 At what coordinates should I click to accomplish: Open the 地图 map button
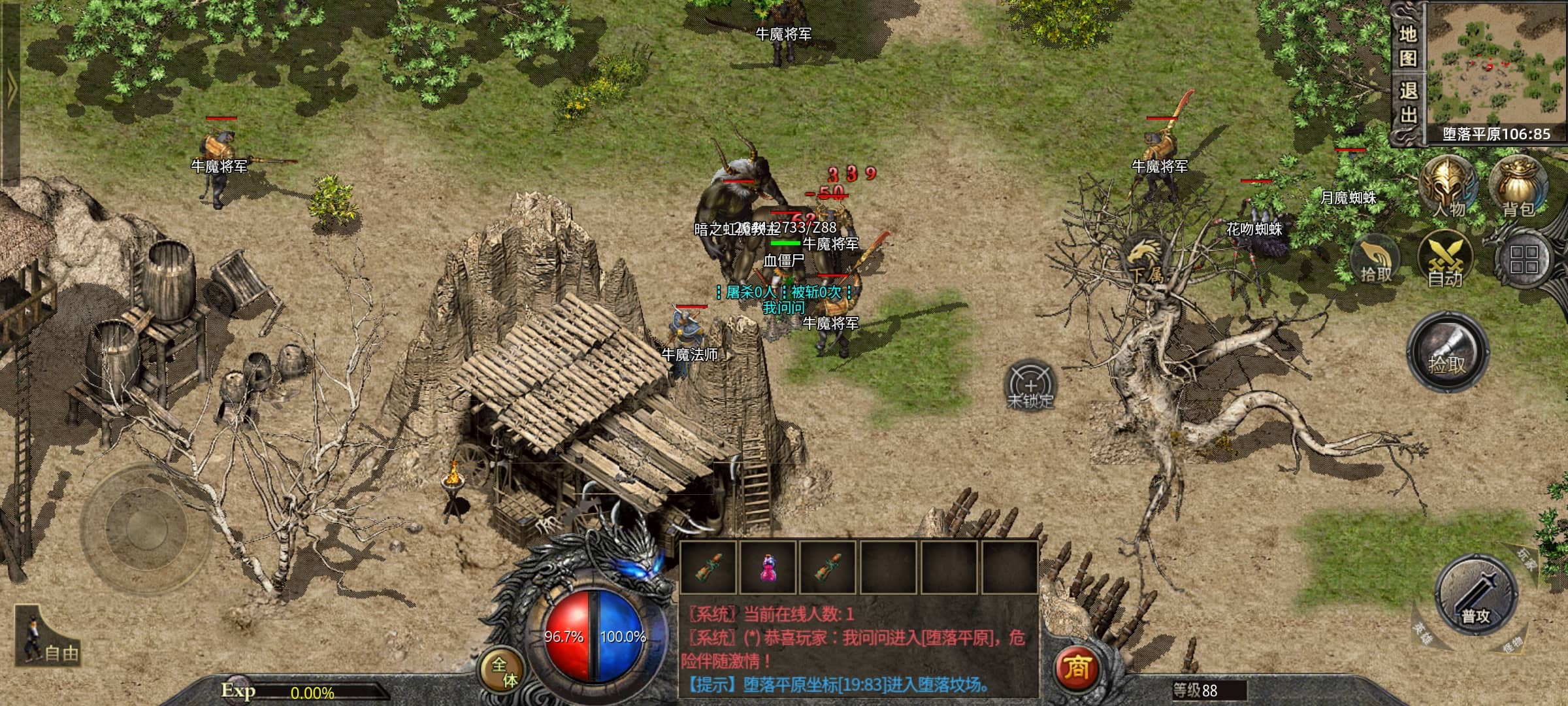1408,44
